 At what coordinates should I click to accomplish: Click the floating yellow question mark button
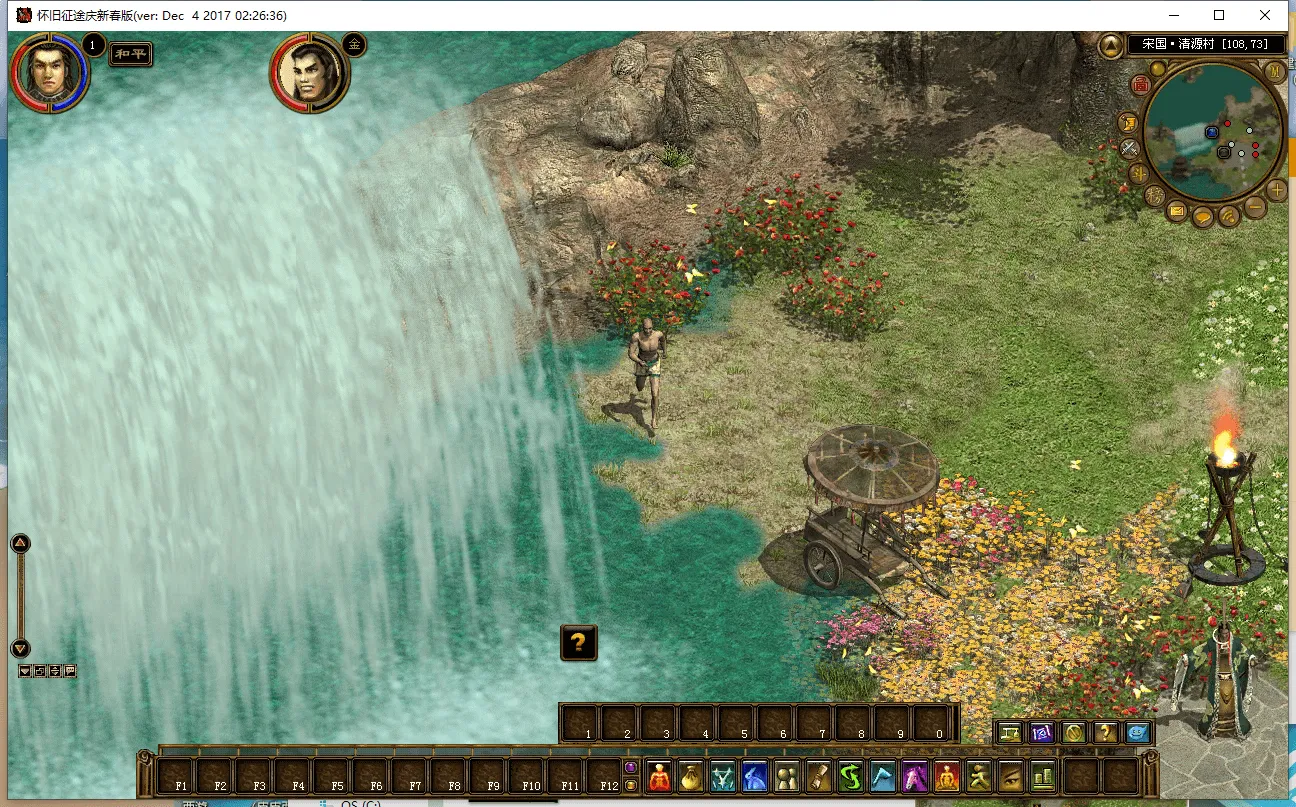[579, 642]
